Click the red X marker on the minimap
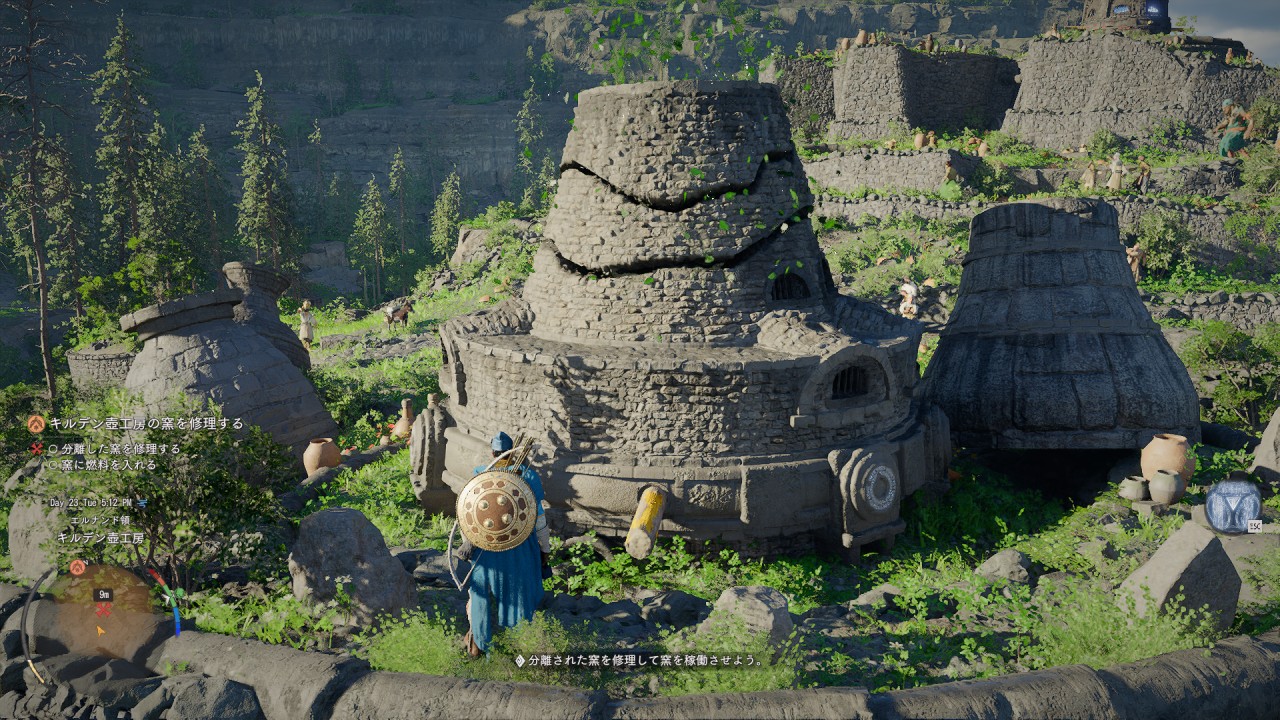 [102, 609]
